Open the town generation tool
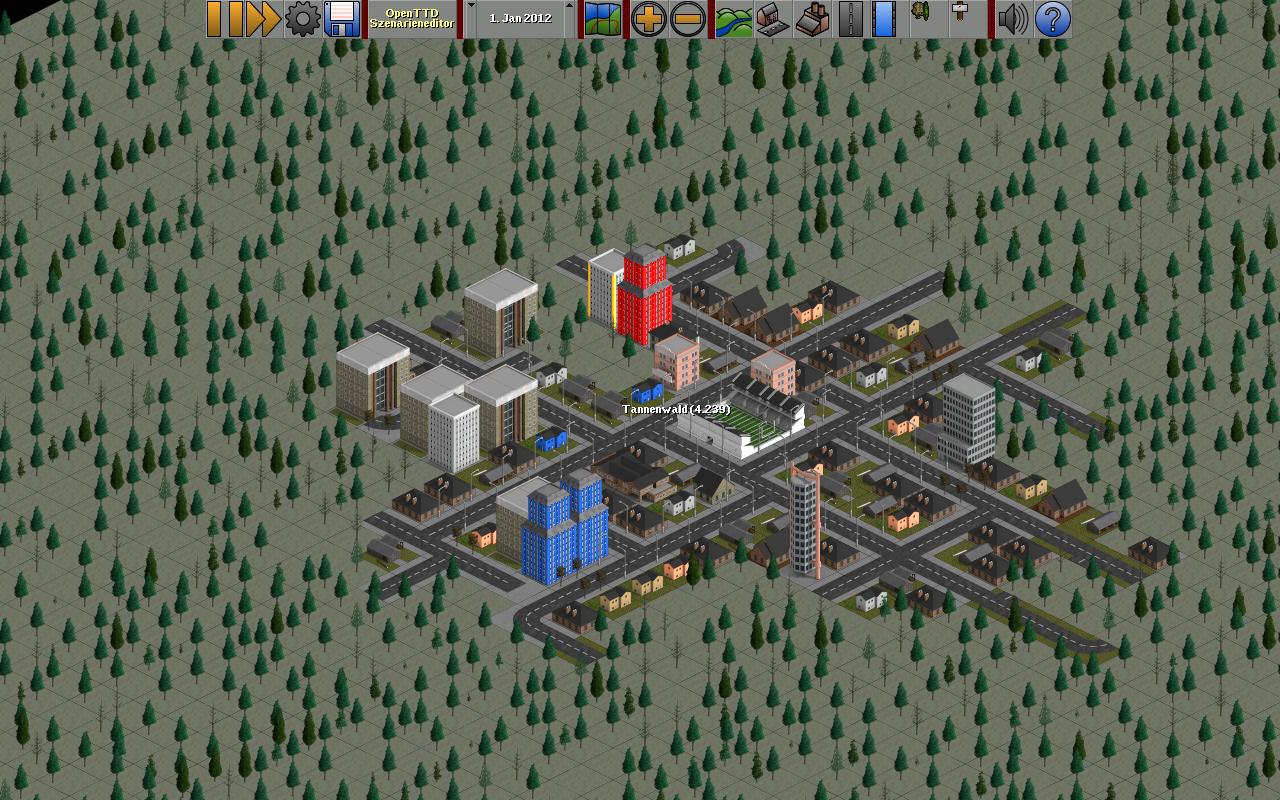Viewport: 1280px width, 800px height. pyautogui.click(x=773, y=19)
